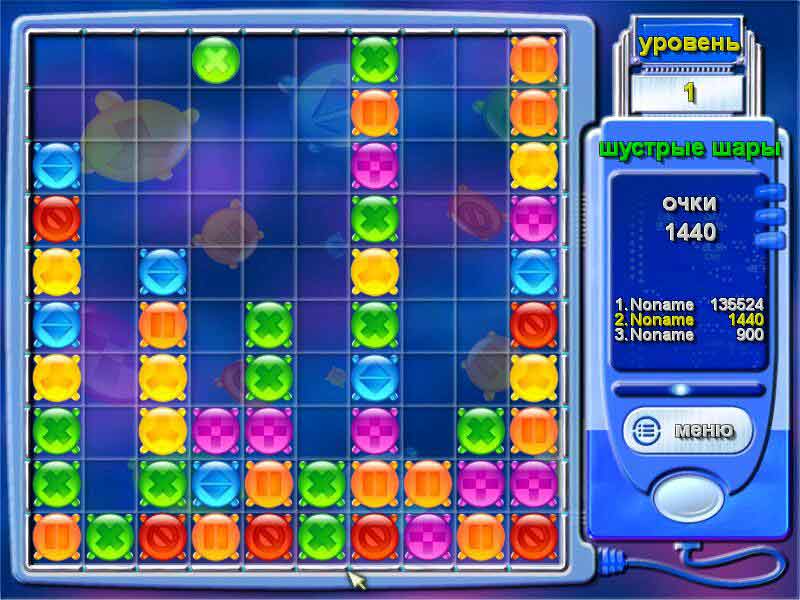
Task: Select the red ball in the leftmost column
Action: (56, 218)
